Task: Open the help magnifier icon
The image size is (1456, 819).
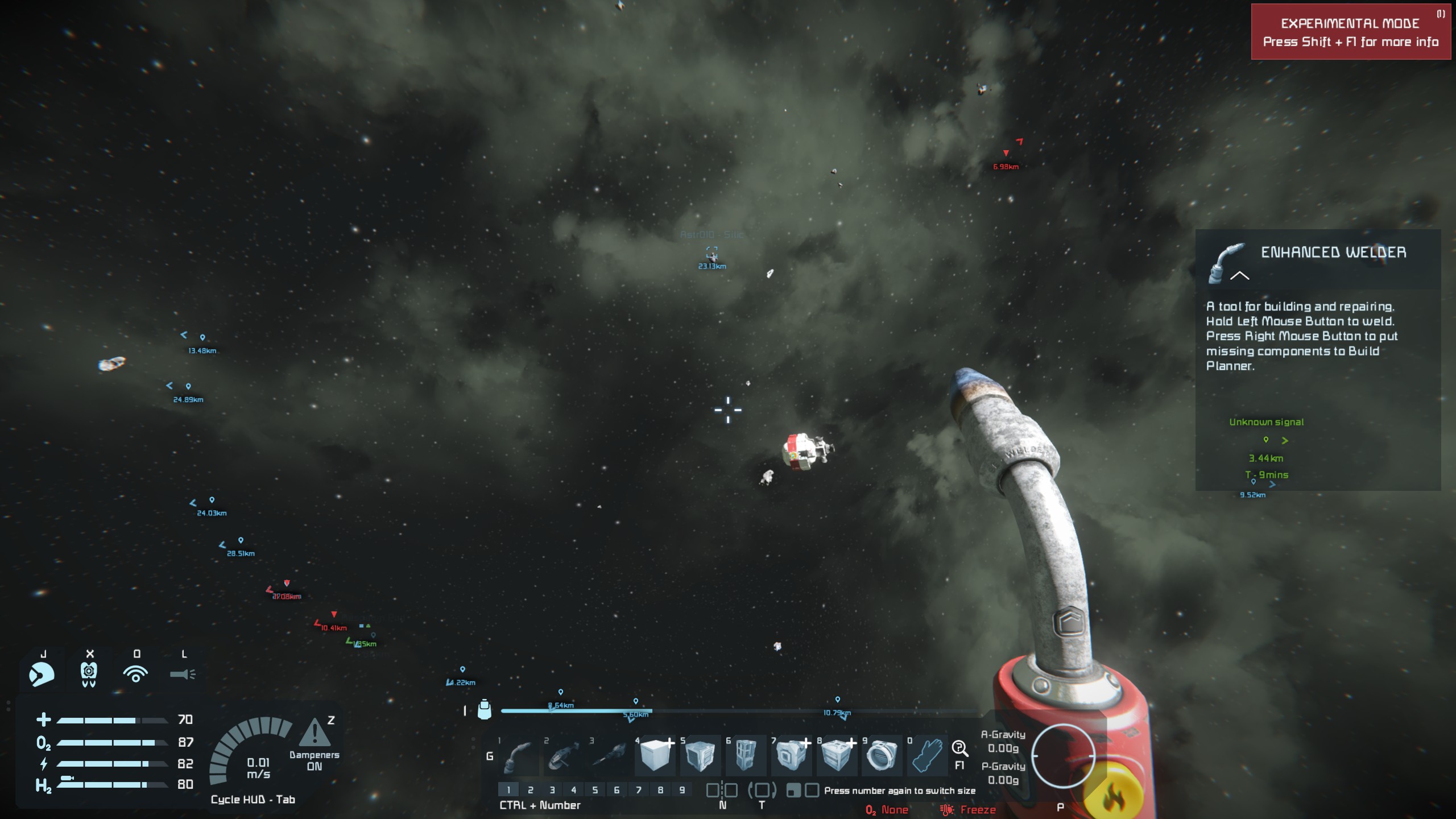Action: [959, 748]
